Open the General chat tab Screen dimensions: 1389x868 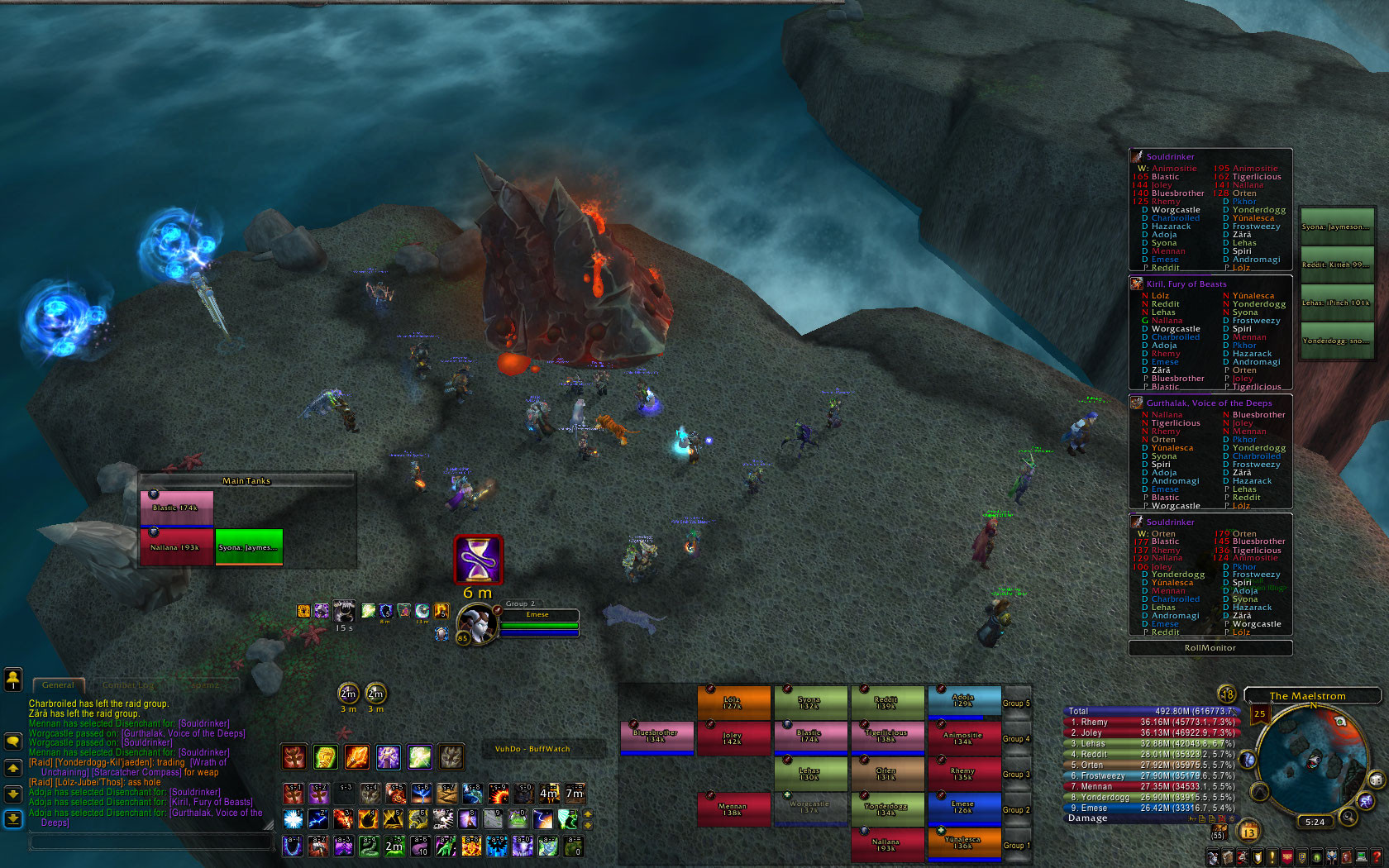click(58, 685)
